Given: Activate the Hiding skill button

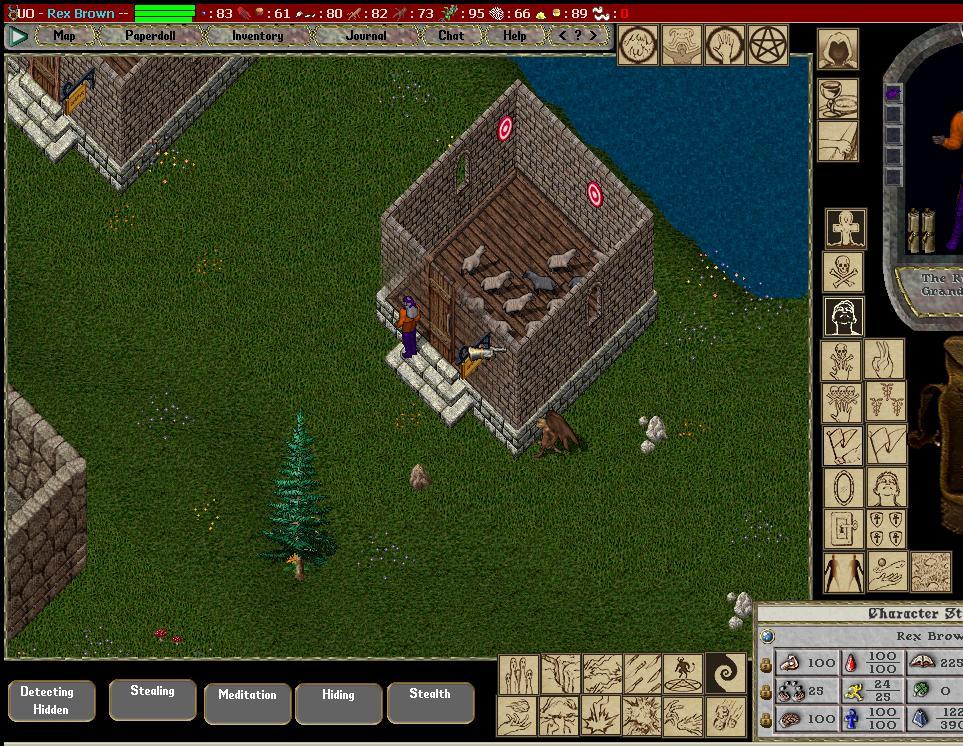Looking at the screenshot, I should pos(338,701).
